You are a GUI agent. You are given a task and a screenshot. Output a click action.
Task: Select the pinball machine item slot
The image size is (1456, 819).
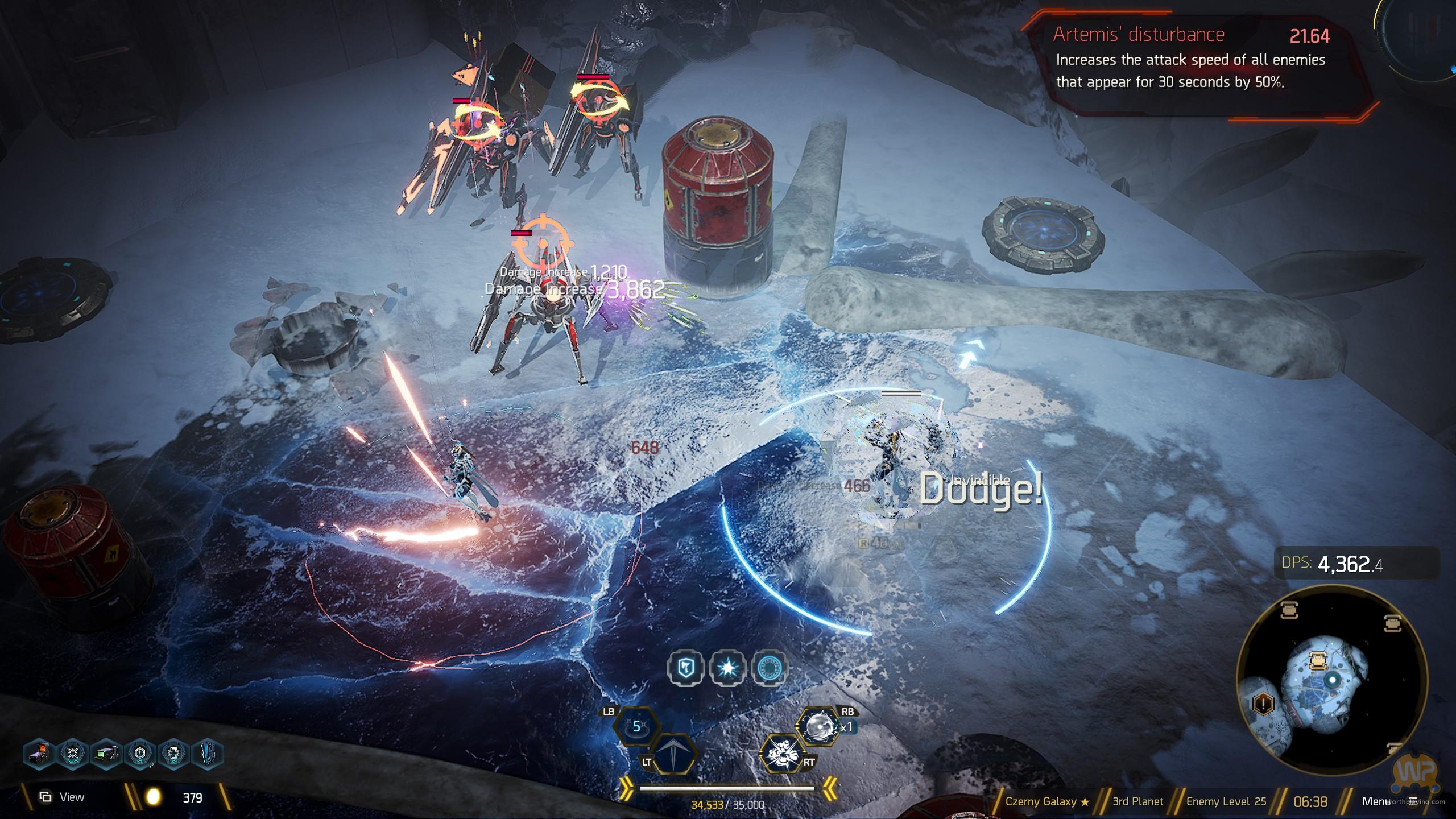click(40, 754)
